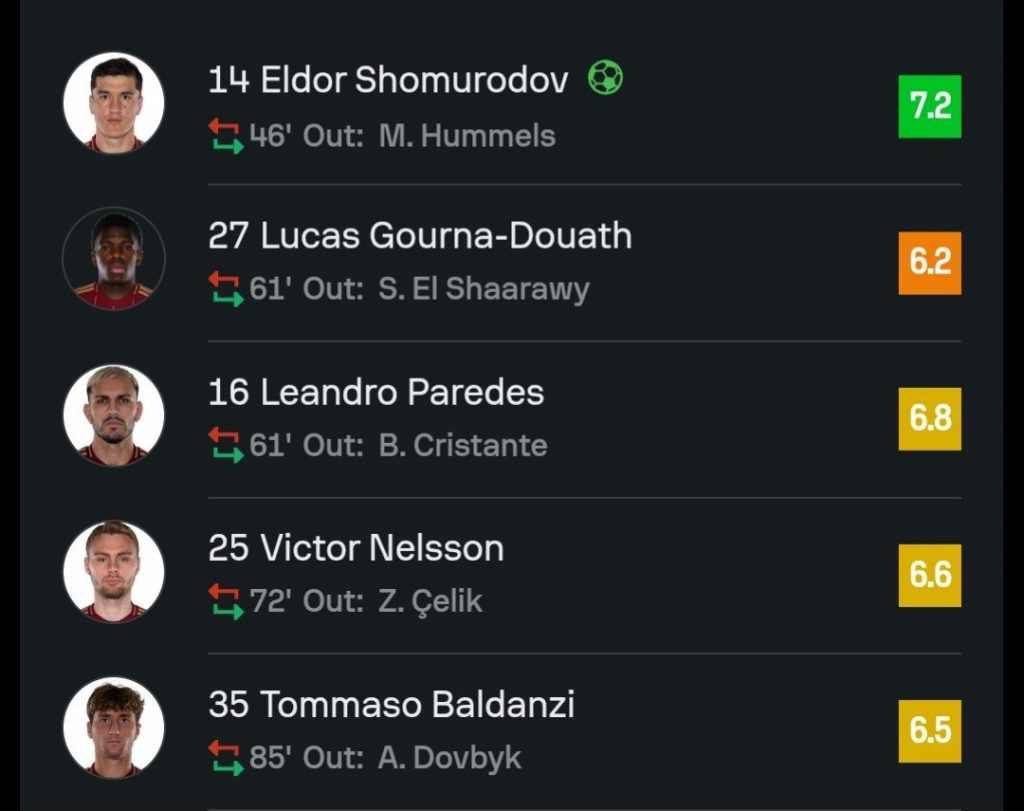Screen dimensions: 1024x811
Task: Click Eldor Shomurodov's profile photo
Action: [113, 103]
